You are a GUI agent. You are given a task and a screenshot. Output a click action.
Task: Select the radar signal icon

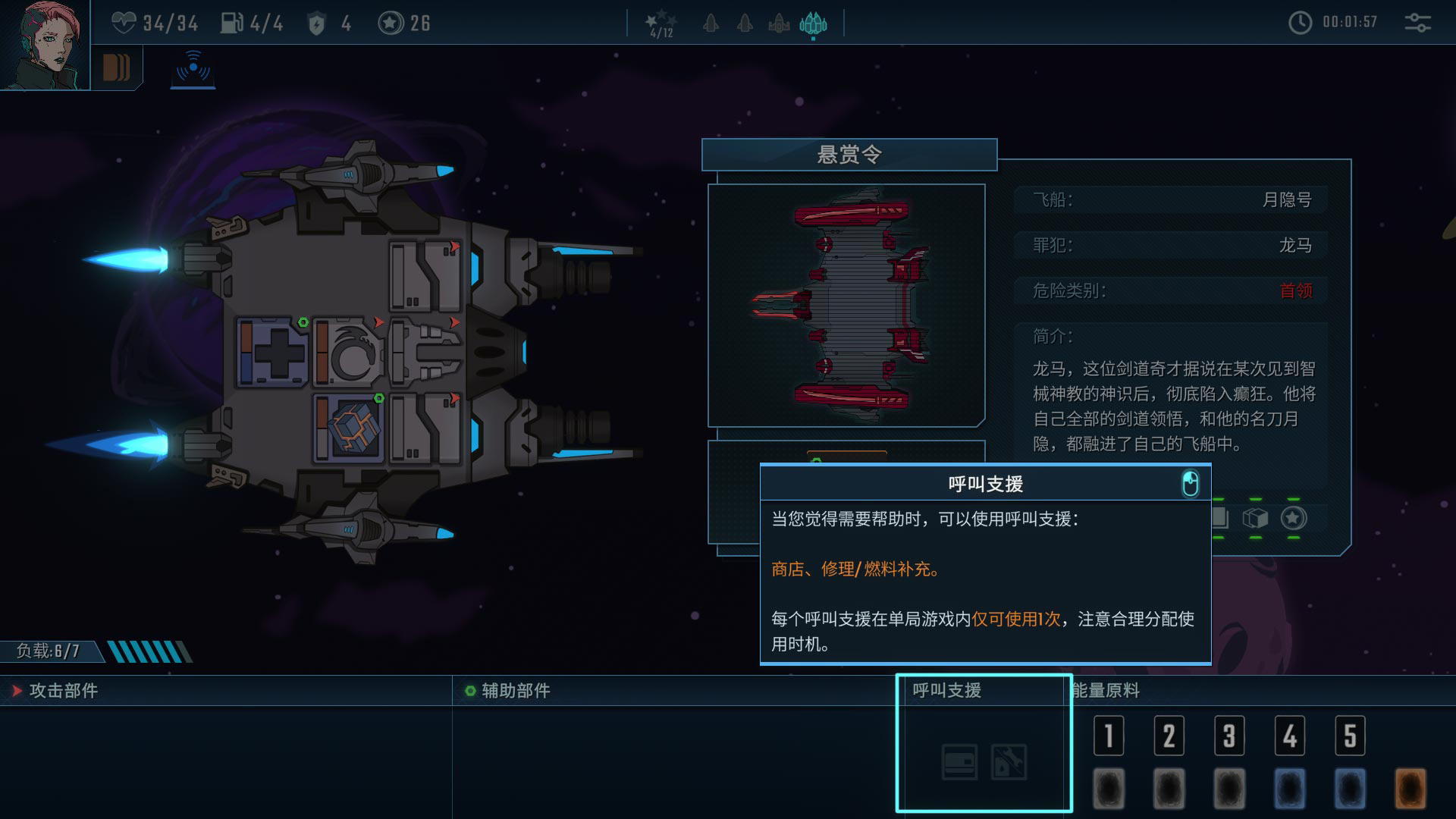click(193, 68)
